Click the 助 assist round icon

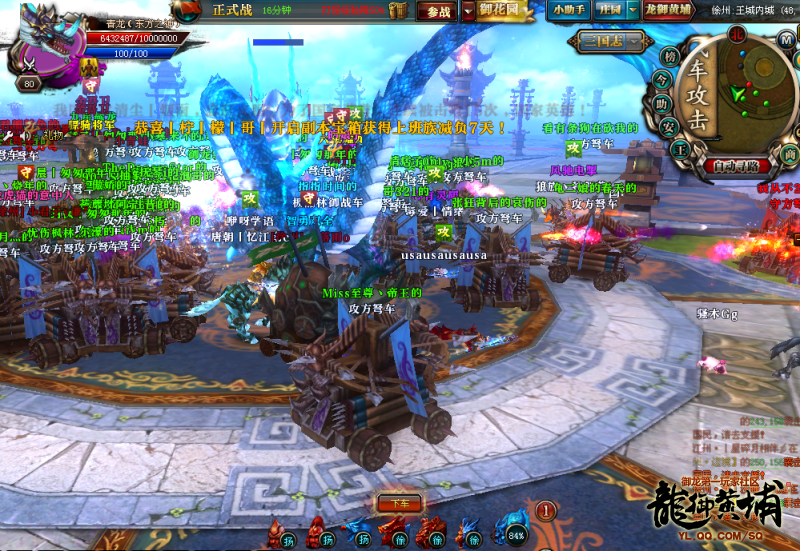point(661,103)
